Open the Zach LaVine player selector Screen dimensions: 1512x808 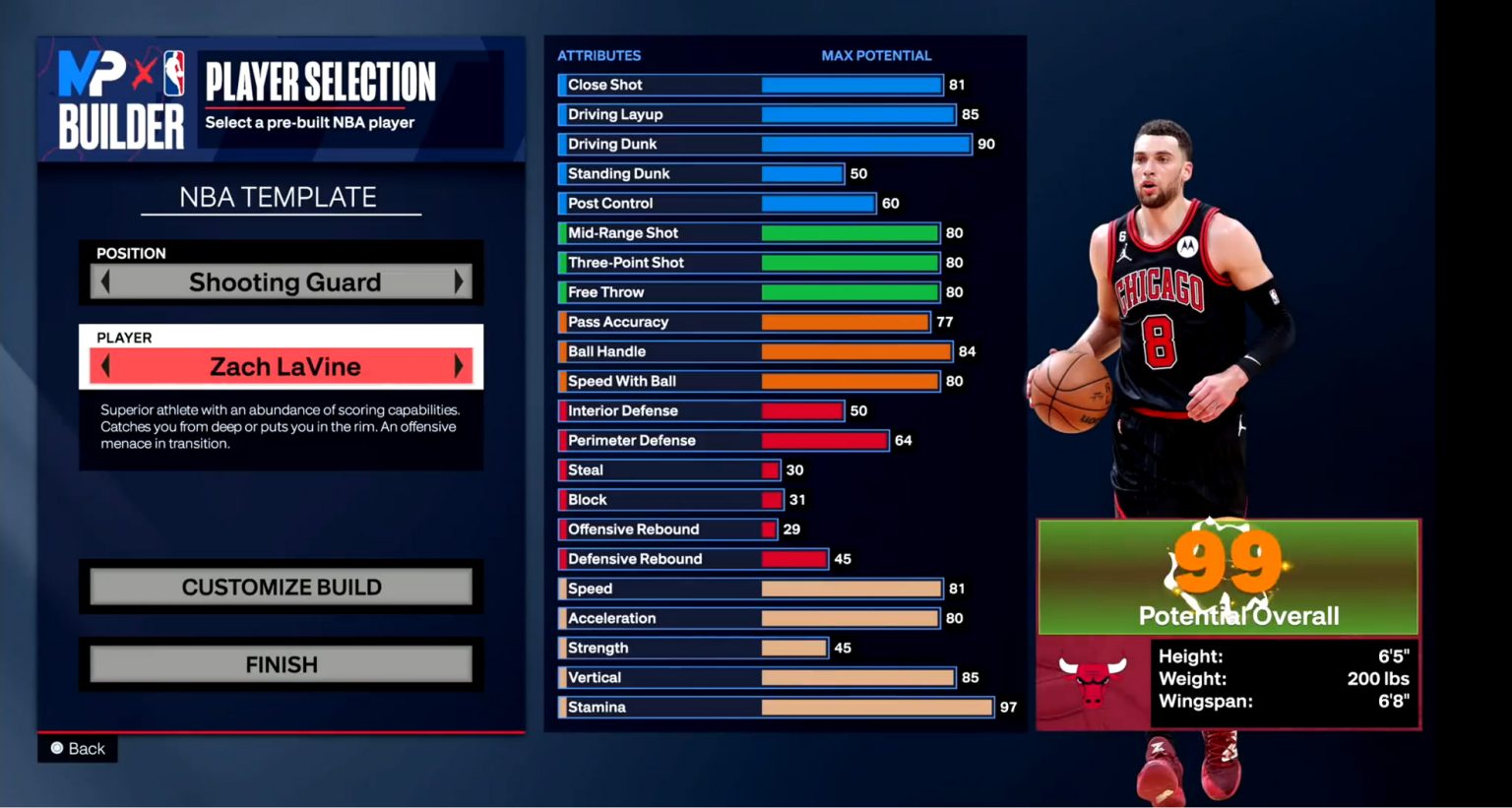283,365
